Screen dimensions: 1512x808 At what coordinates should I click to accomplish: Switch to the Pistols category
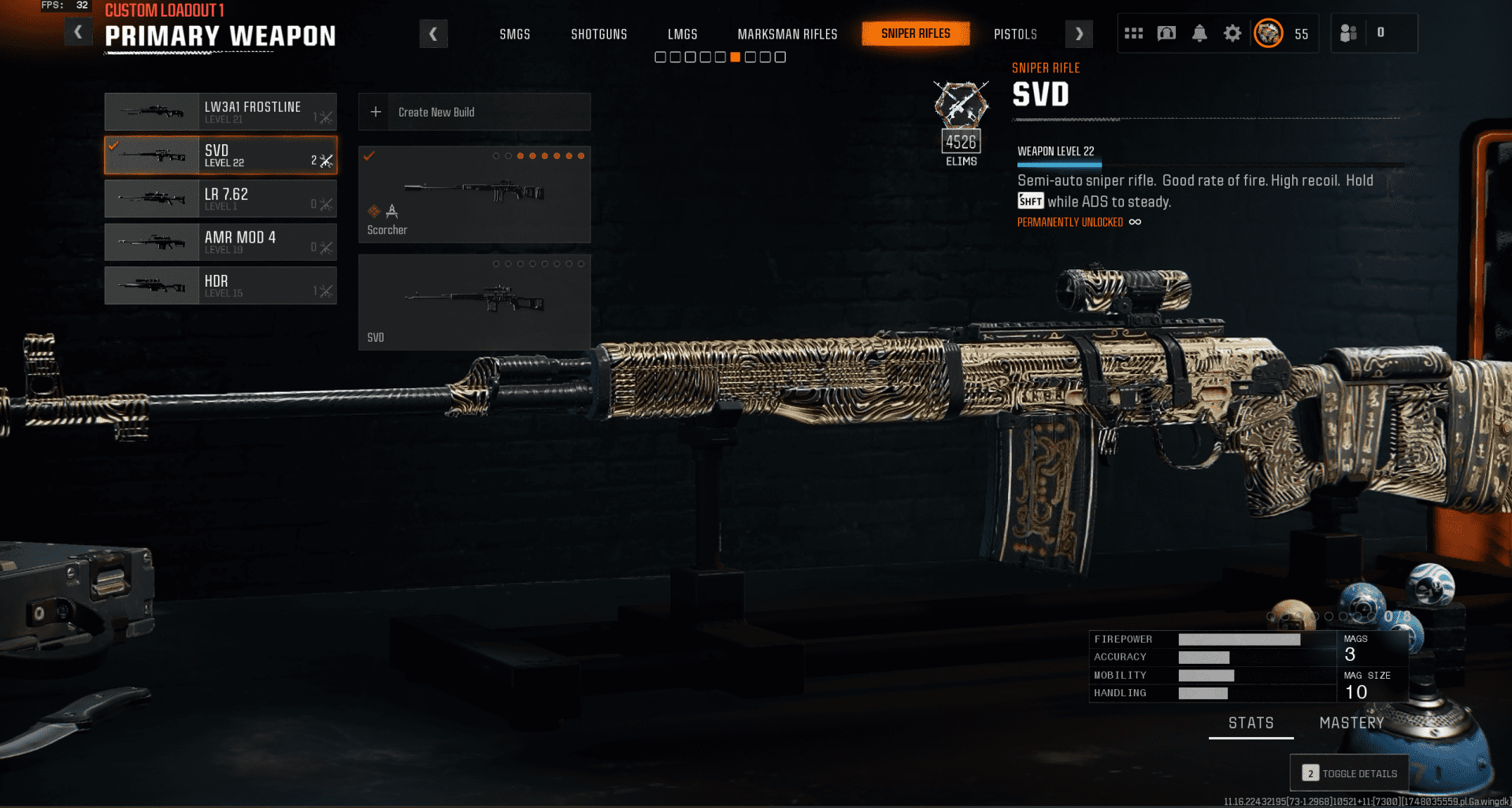point(1015,35)
